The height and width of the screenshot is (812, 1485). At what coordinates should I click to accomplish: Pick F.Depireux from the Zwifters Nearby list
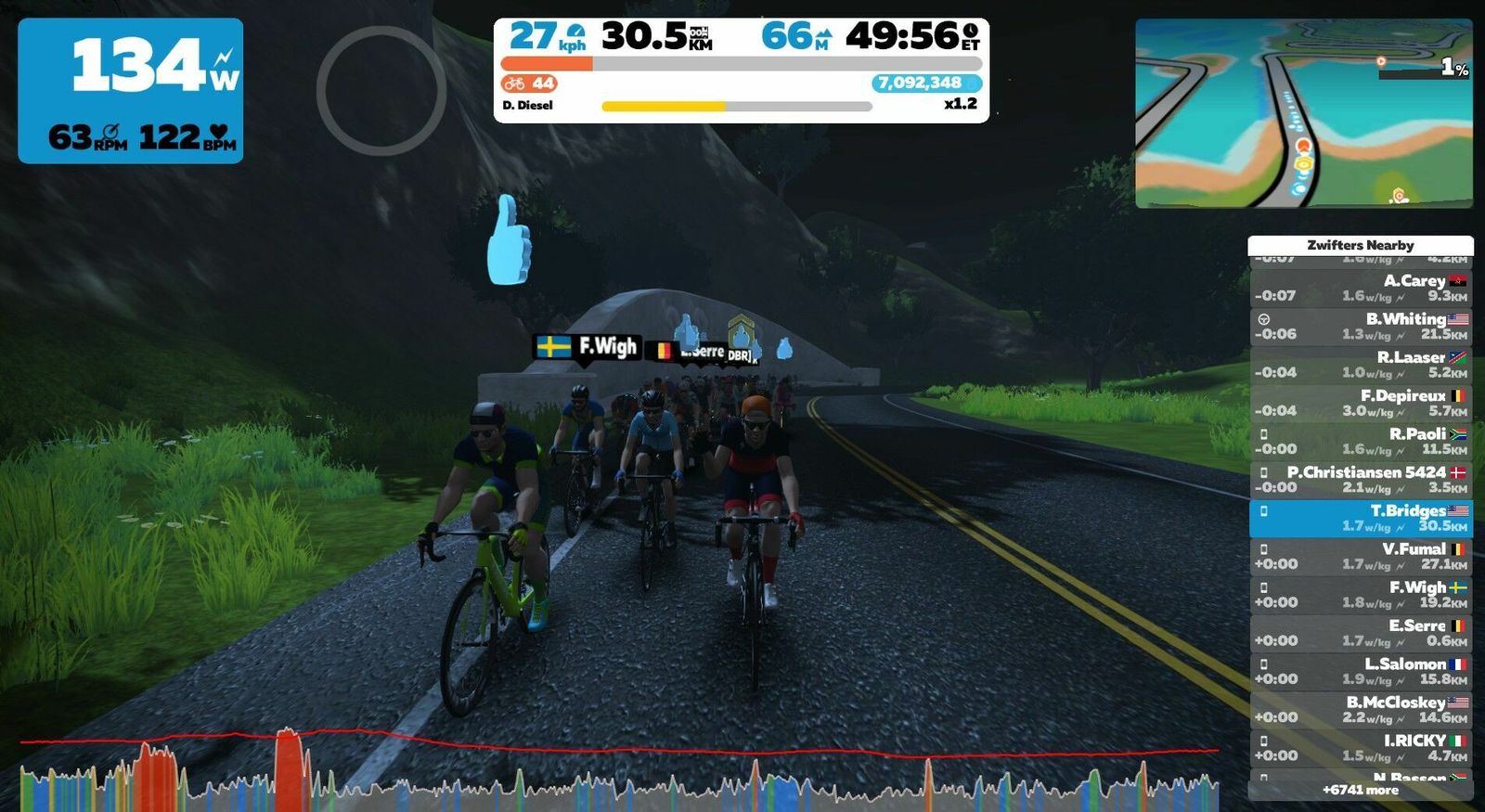pyautogui.click(x=1360, y=403)
